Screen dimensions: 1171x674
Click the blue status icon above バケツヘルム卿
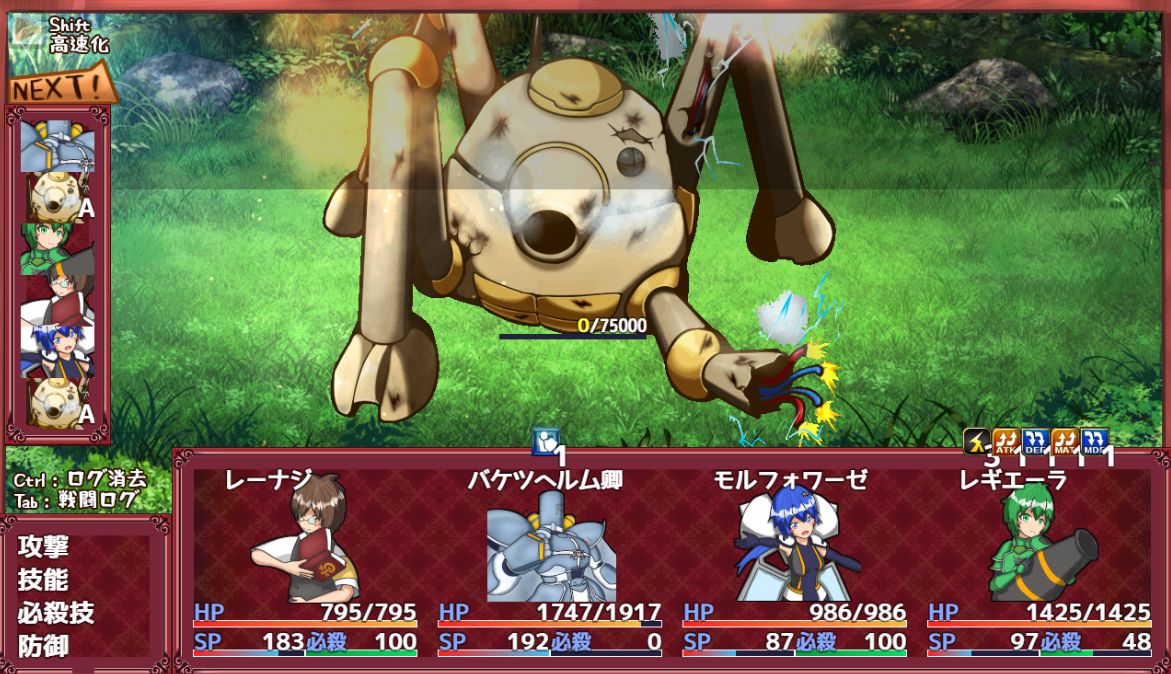pyautogui.click(x=546, y=441)
